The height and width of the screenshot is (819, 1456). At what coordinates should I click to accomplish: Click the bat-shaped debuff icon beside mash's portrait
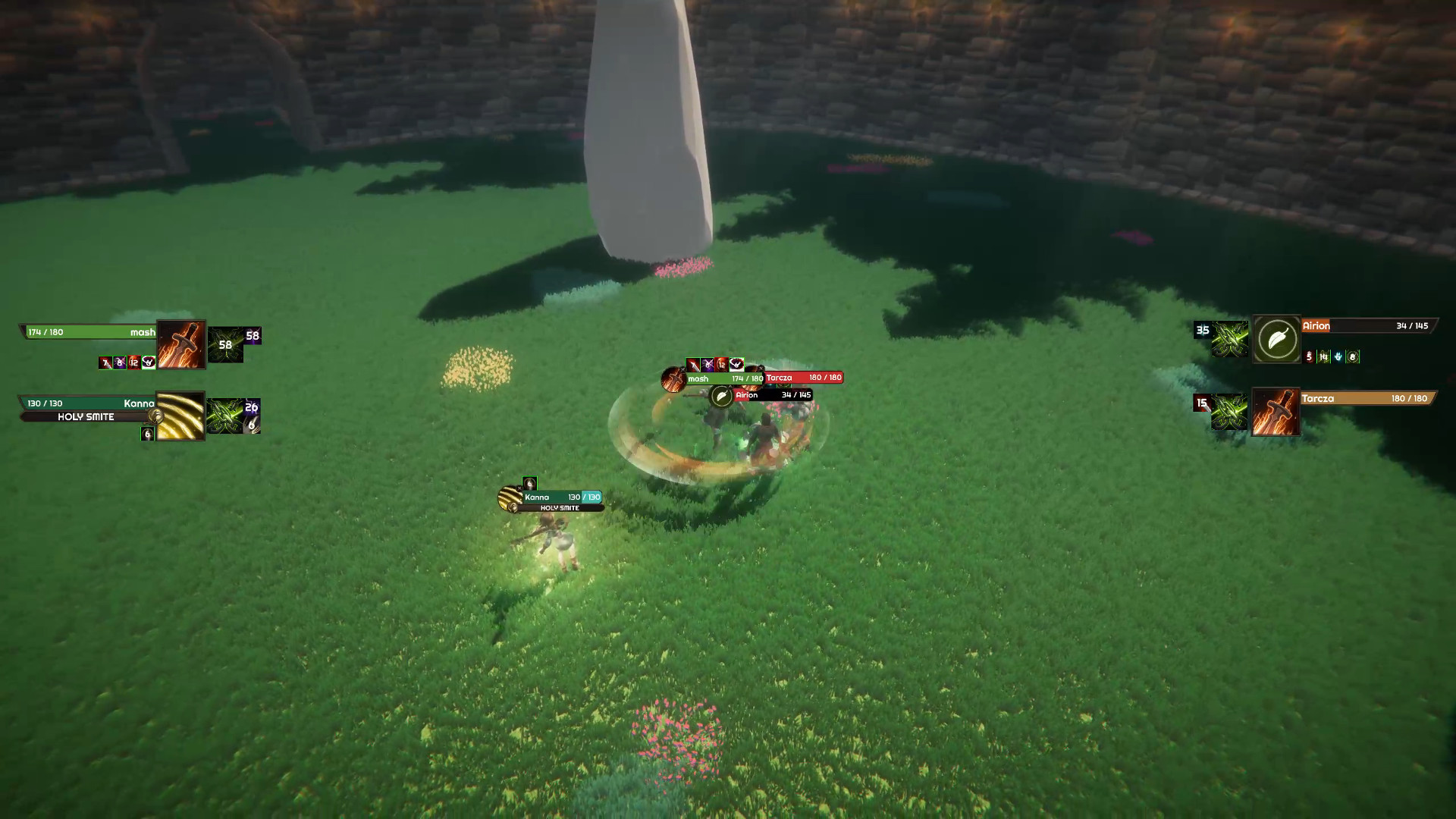(x=148, y=362)
